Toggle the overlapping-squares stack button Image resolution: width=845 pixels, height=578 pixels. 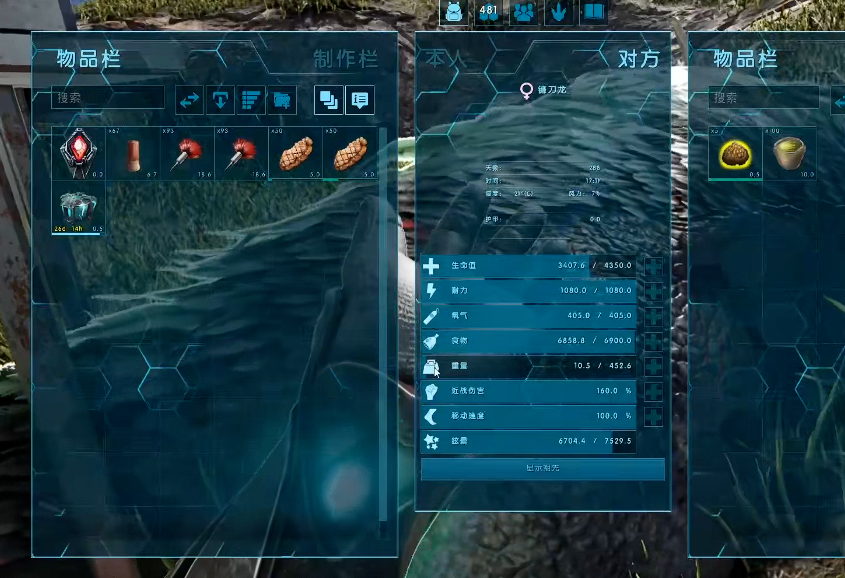tap(328, 100)
